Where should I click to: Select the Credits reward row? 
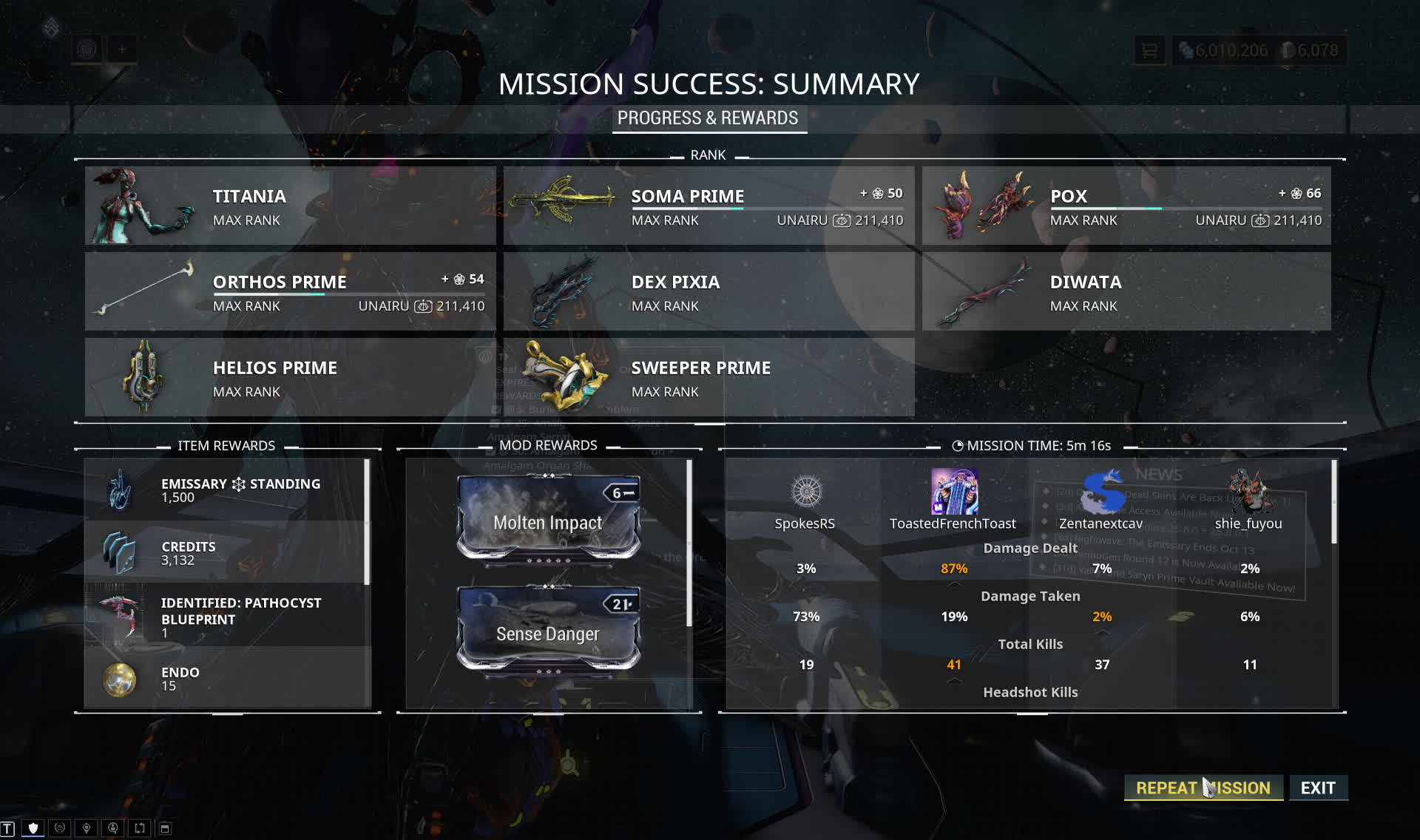226,552
